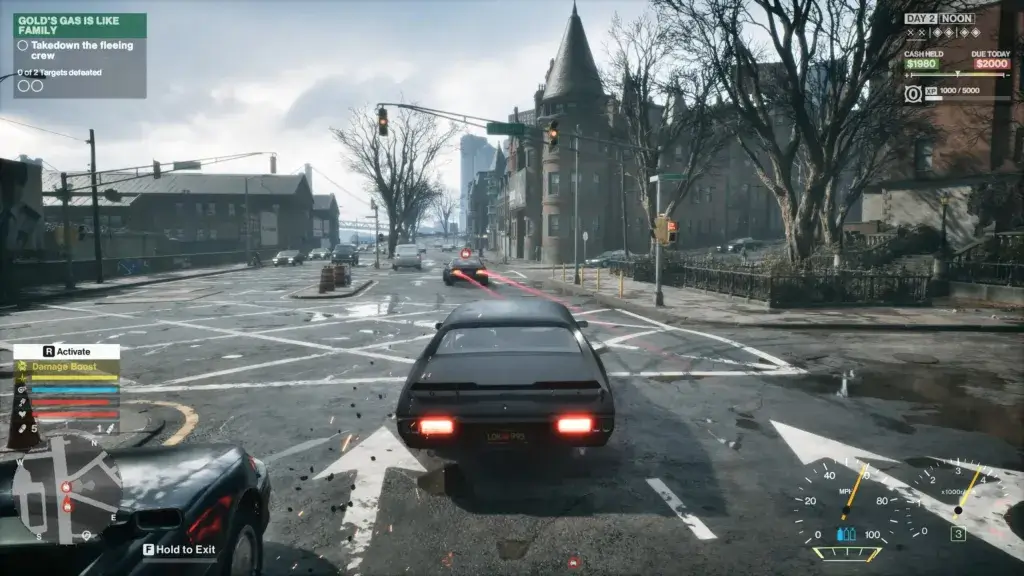Click the player level badge beside XP
Viewport: 1024px width, 576px height.
[x=913, y=93]
